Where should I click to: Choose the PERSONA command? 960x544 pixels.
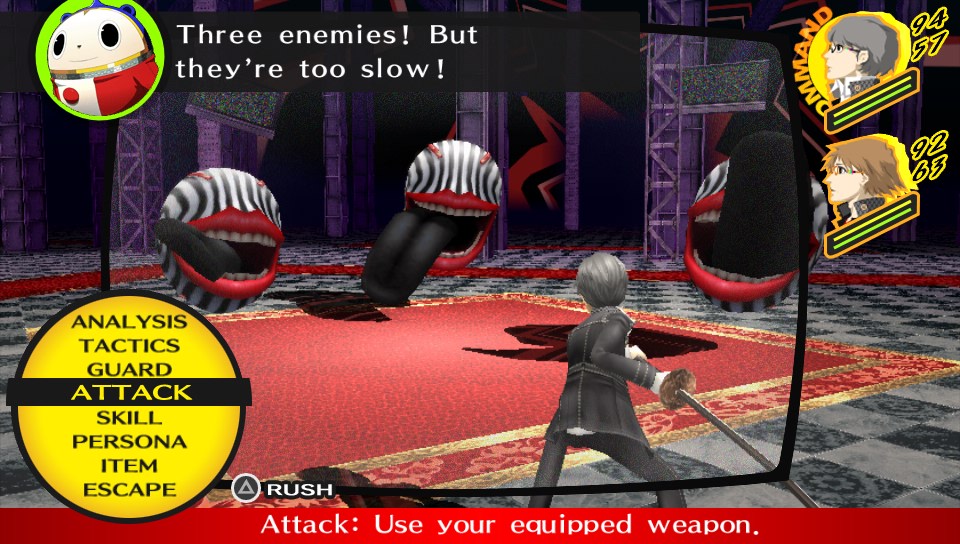(x=129, y=441)
